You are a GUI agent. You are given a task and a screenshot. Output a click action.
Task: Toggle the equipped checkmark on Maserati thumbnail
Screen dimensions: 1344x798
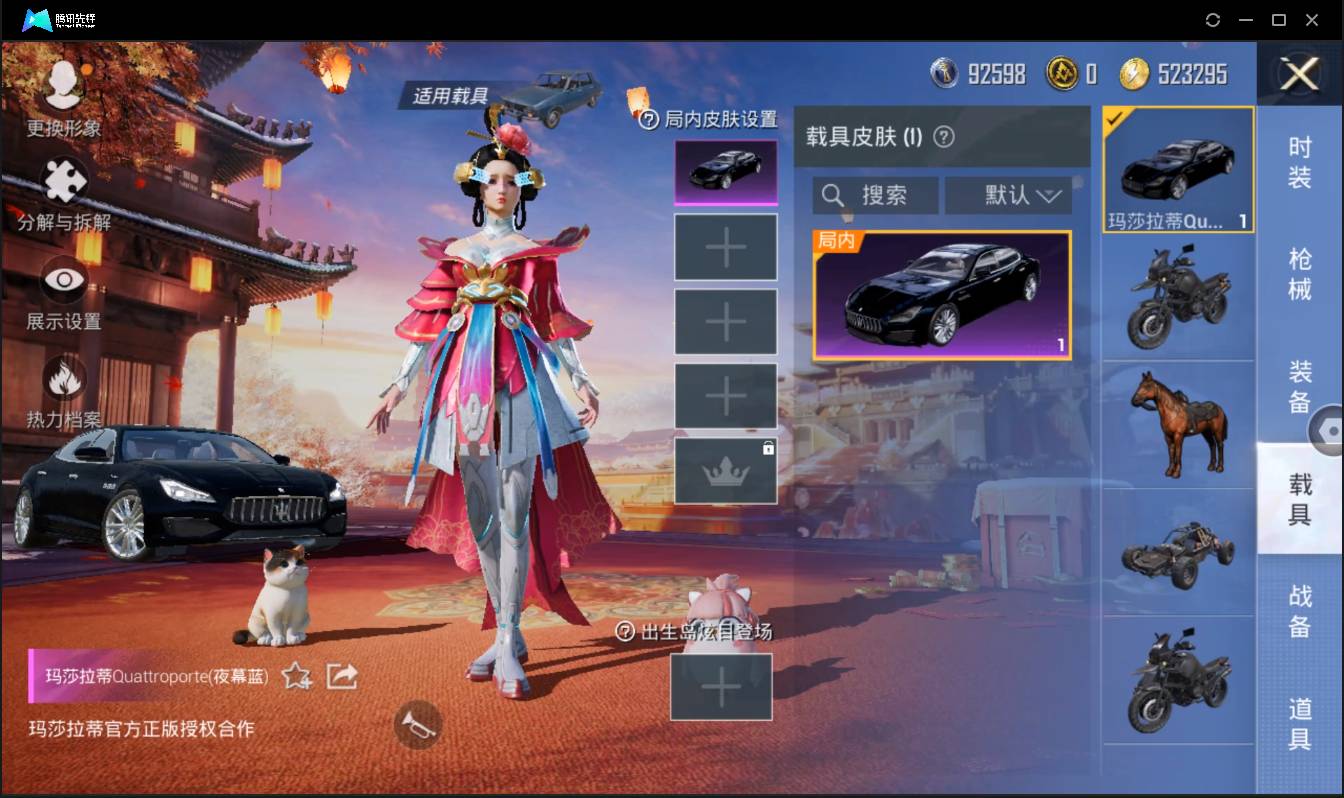click(x=1113, y=118)
